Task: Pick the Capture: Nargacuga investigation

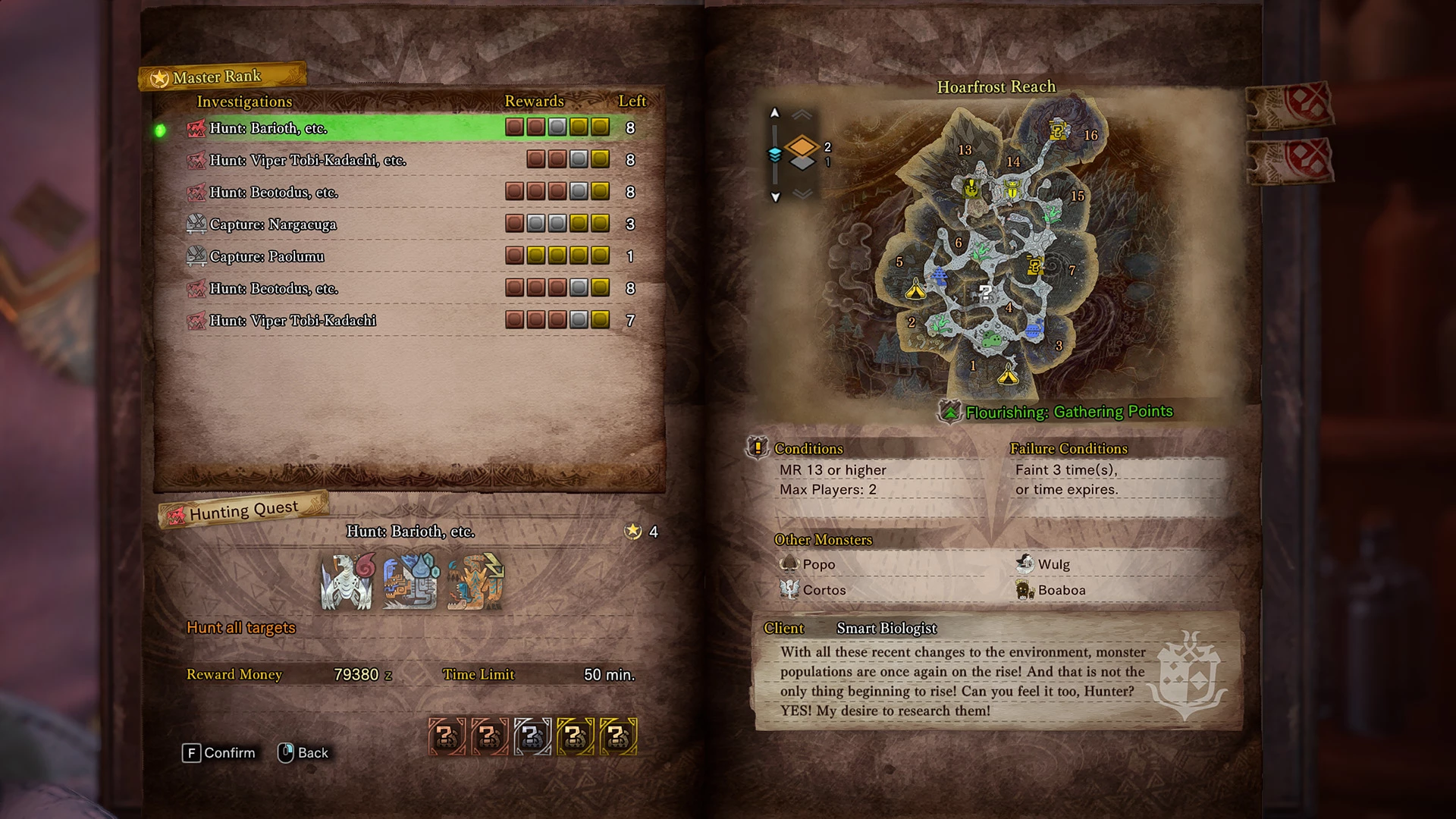Action: (x=272, y=224)
